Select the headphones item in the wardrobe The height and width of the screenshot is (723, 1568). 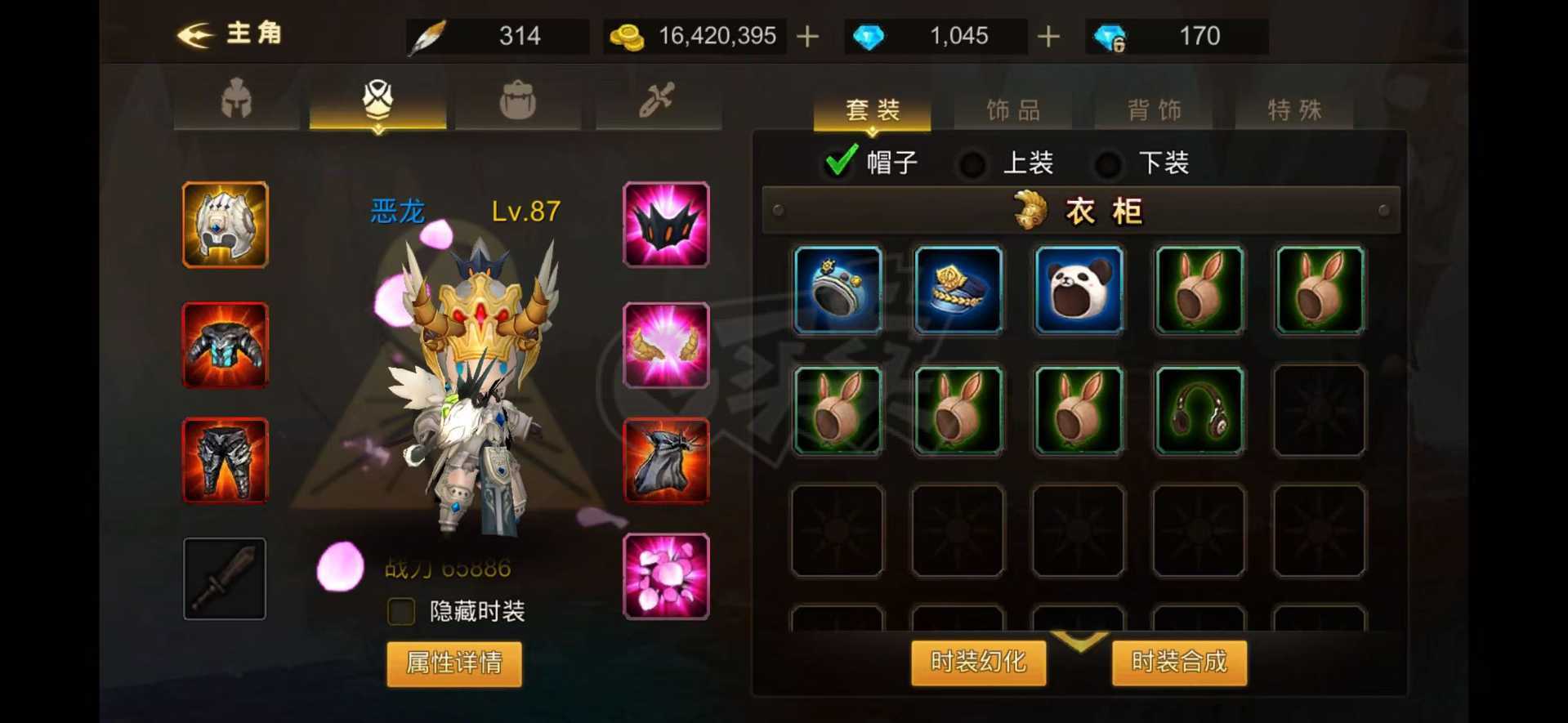[x=1198, y=409]
